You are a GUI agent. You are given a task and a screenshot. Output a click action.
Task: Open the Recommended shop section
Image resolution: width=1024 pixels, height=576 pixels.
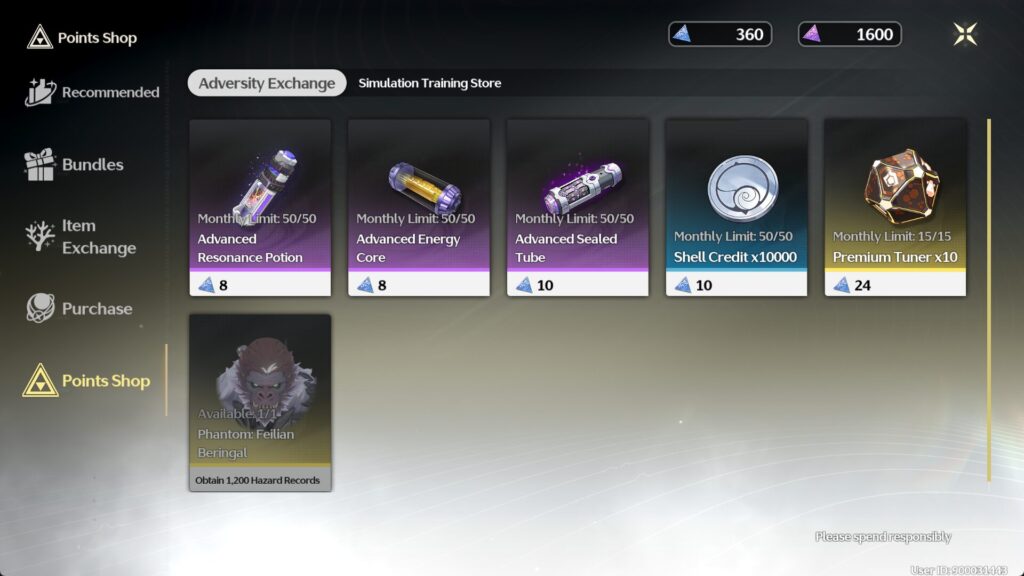coord(92,92)
